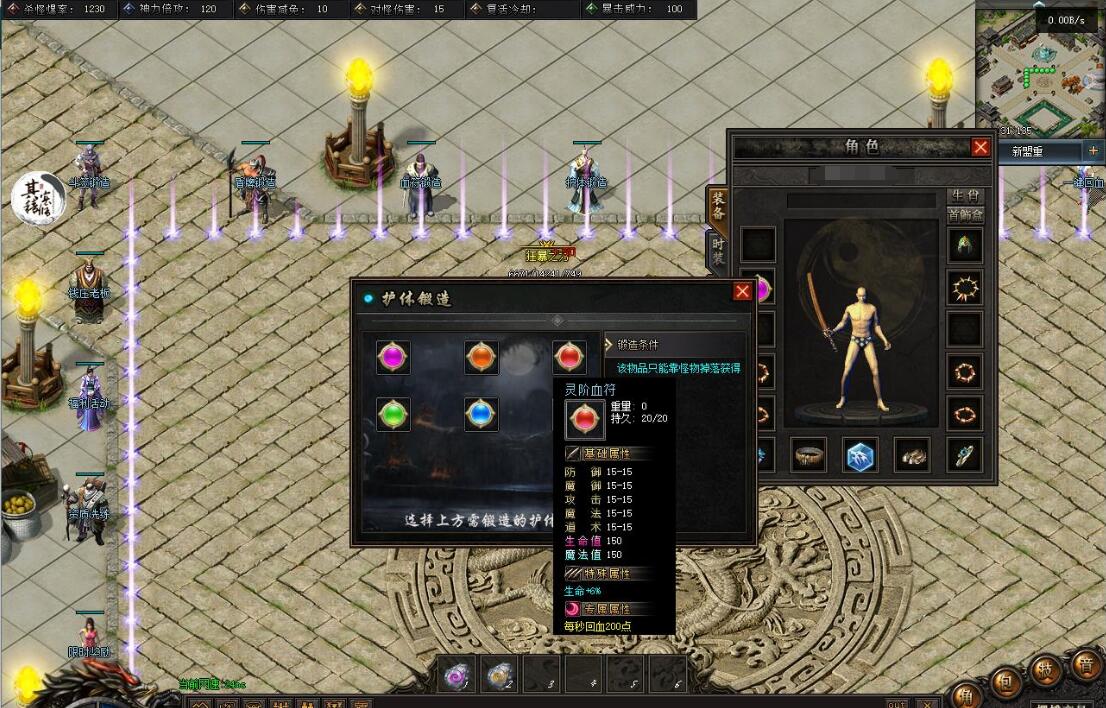Select the spiked necklace equipment slot
Image resolution: width=1106 pixels, height=708 pixels.
click(965, 289)
